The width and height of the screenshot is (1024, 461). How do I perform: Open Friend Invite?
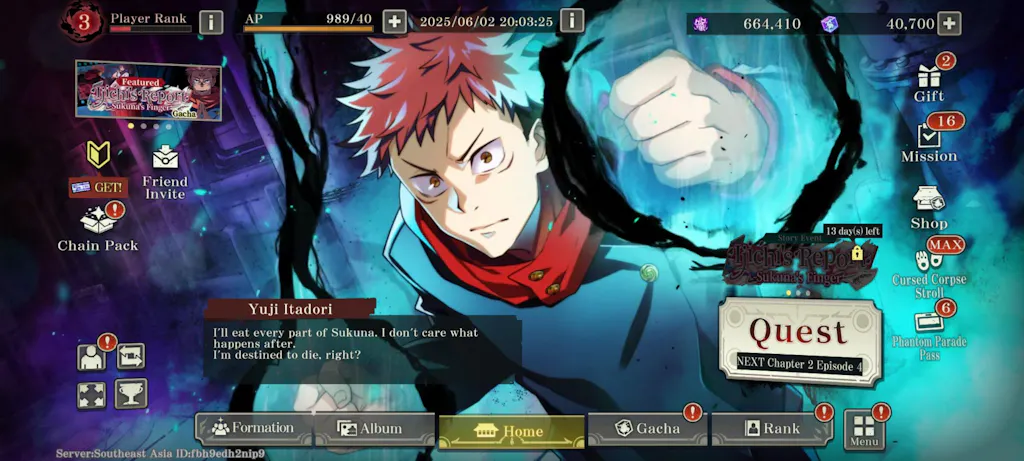165,172
